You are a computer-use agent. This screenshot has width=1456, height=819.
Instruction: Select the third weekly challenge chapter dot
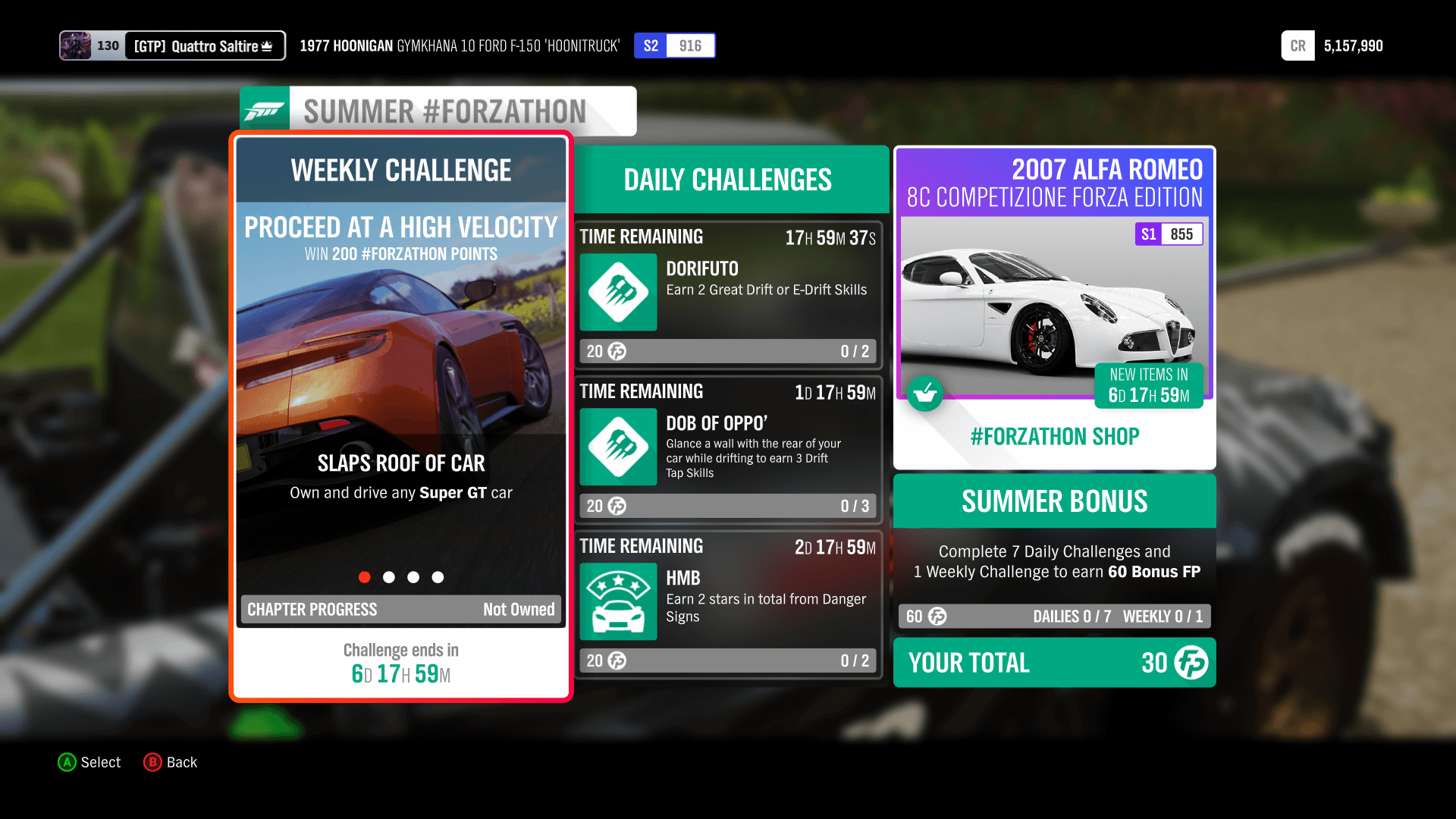(413, 577)
